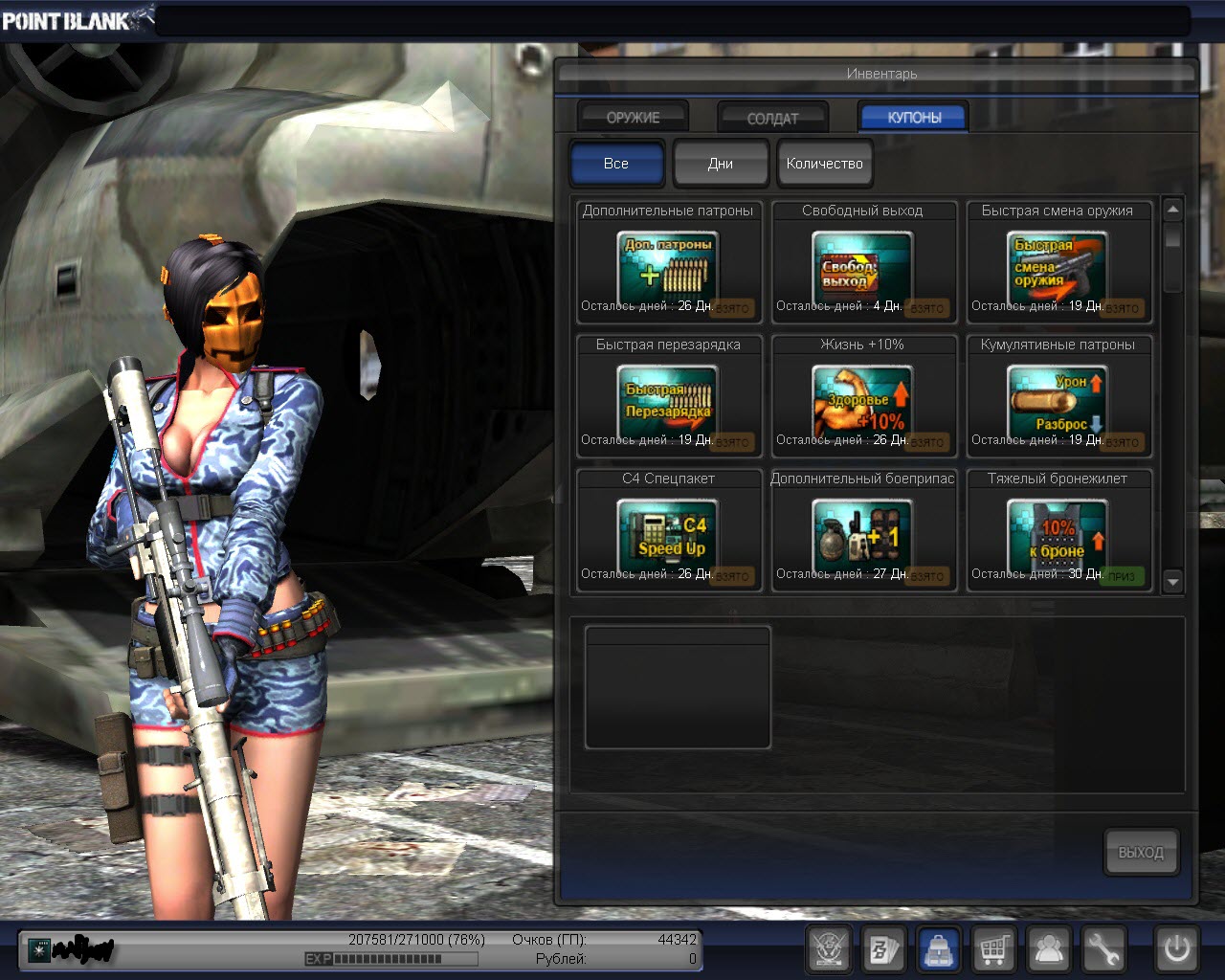The width and height of the screenshot is (1225, 980).
Task: Open the Солдат tab
Action: [772, 118]
